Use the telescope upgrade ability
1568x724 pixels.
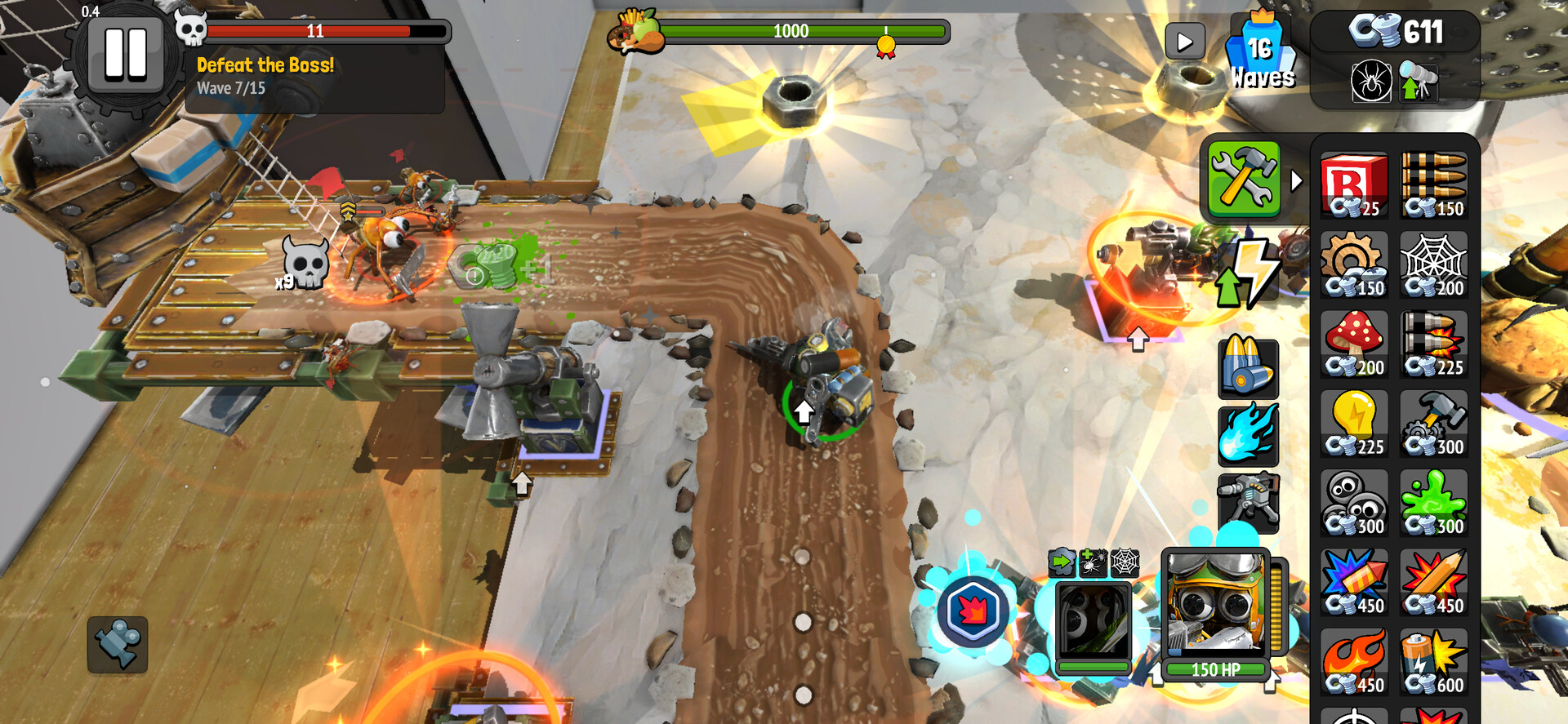1419,83
